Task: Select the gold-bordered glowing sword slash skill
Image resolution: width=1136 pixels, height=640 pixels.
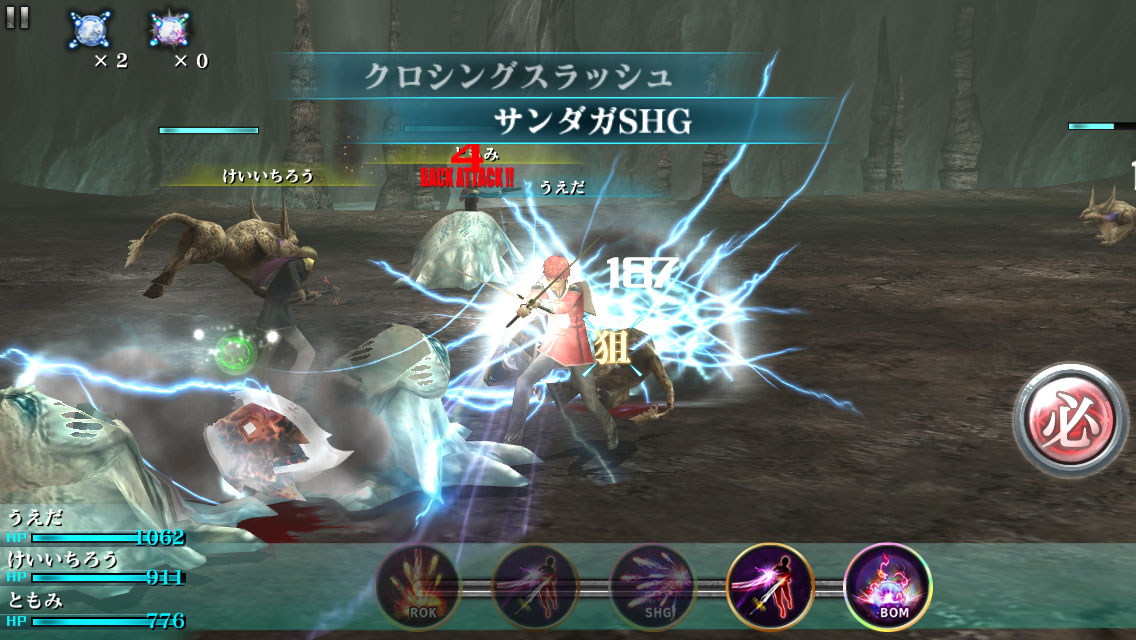Action: pyautogui.click(x=770, y=586)
